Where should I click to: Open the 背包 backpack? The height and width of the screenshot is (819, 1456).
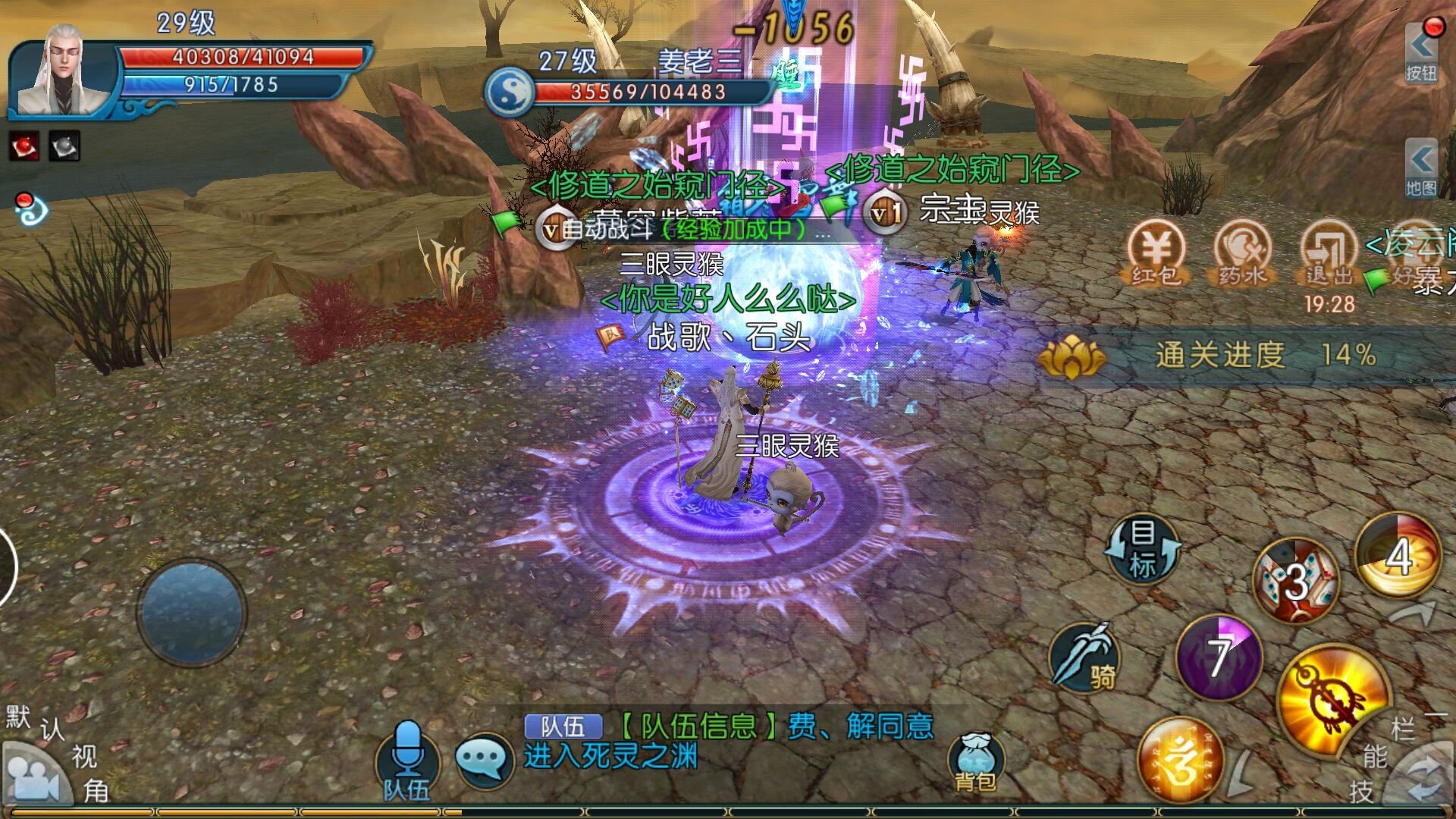(975, 762)
